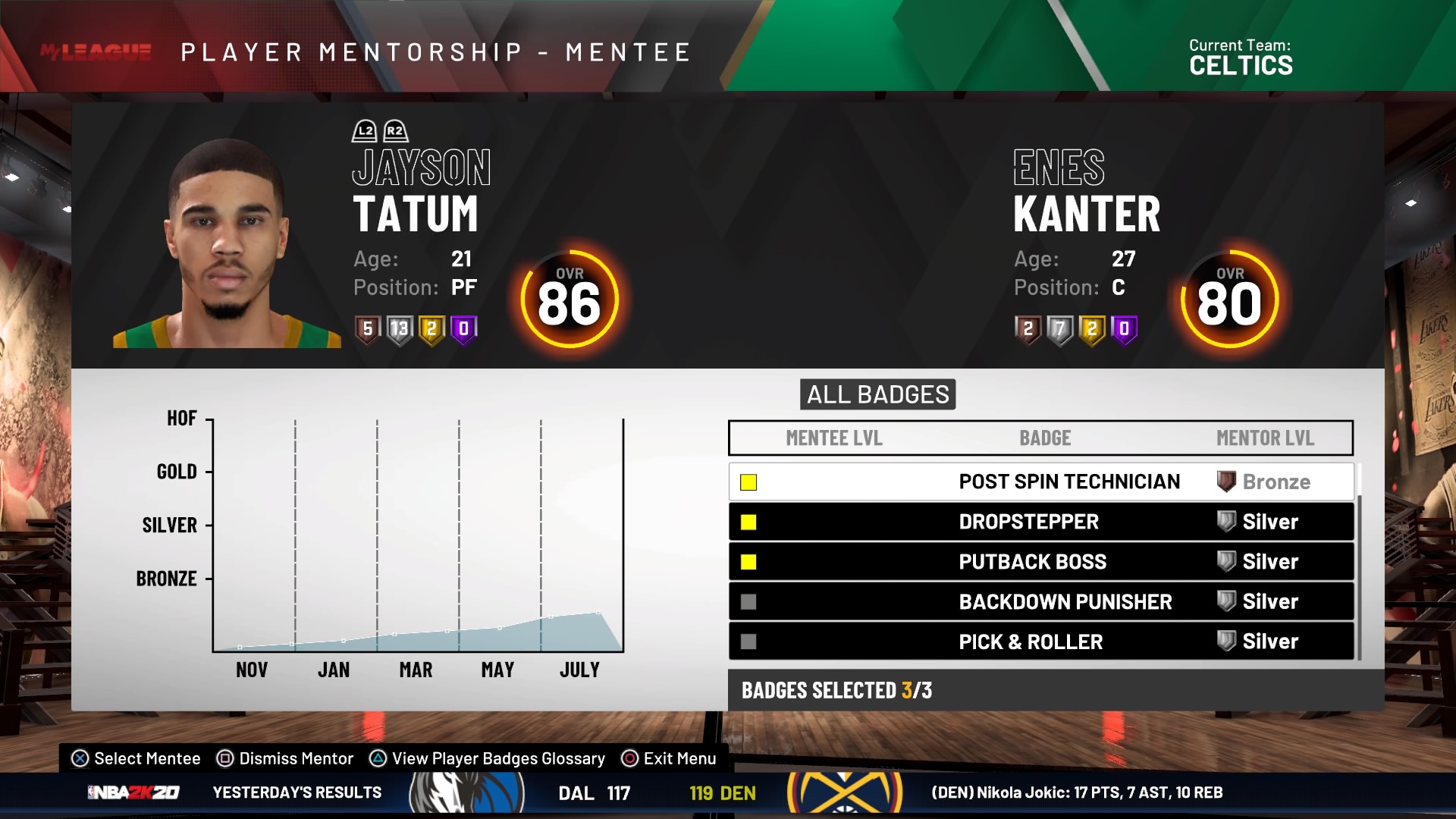Image resolution: width=1456 pixels, height=819 pixels.
Task: Uncheck the Dropstepper yellow checkbox
Action: tap(748, 522)
